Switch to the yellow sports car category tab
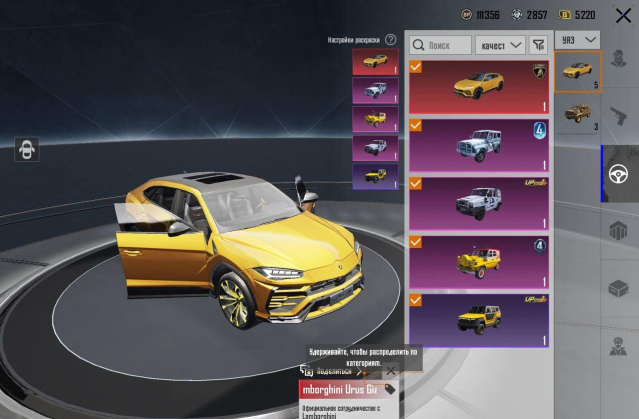This screenshot has height=419, width=639. pos(578,71)
